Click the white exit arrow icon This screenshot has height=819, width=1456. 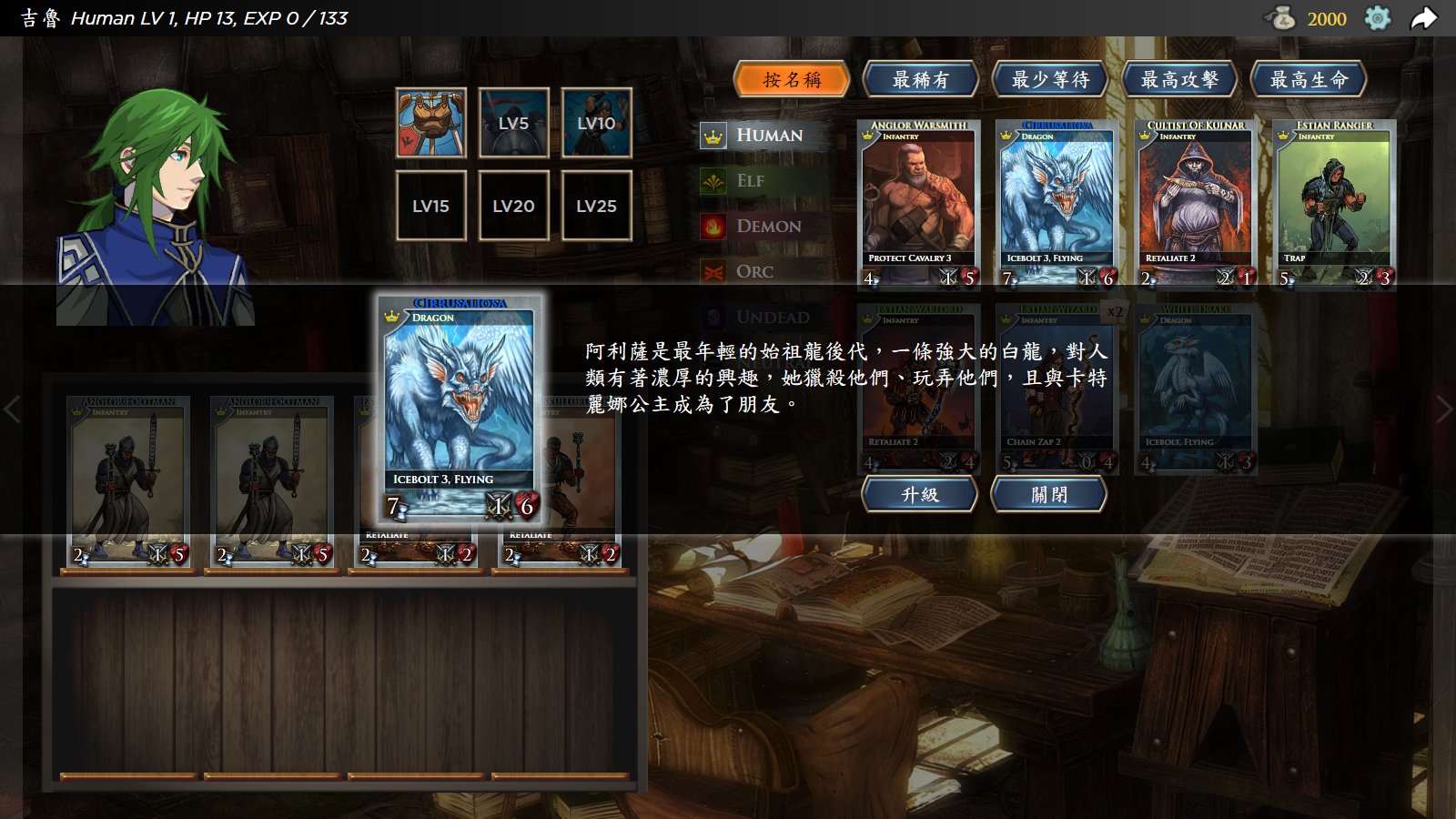point(1424,18)
